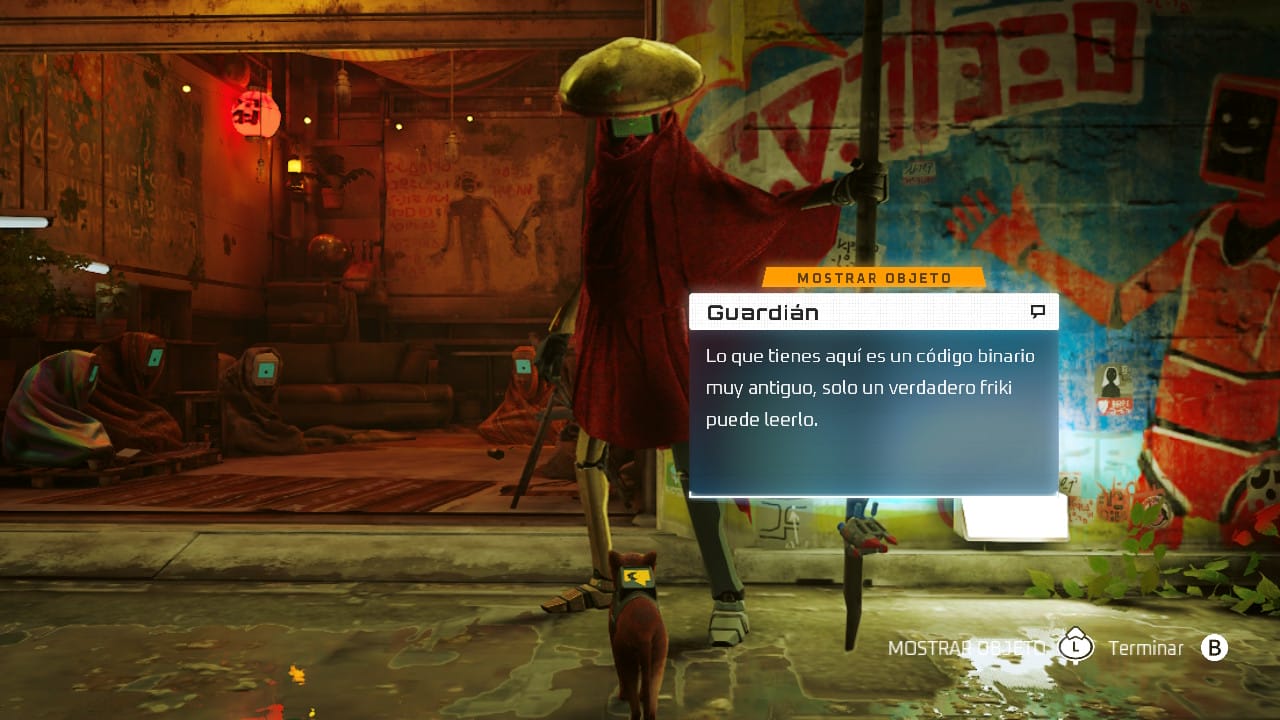This screenshot has height=720, width=1280.
Task: Click the Guardián dialogue text box
Action: click(872, 410)
